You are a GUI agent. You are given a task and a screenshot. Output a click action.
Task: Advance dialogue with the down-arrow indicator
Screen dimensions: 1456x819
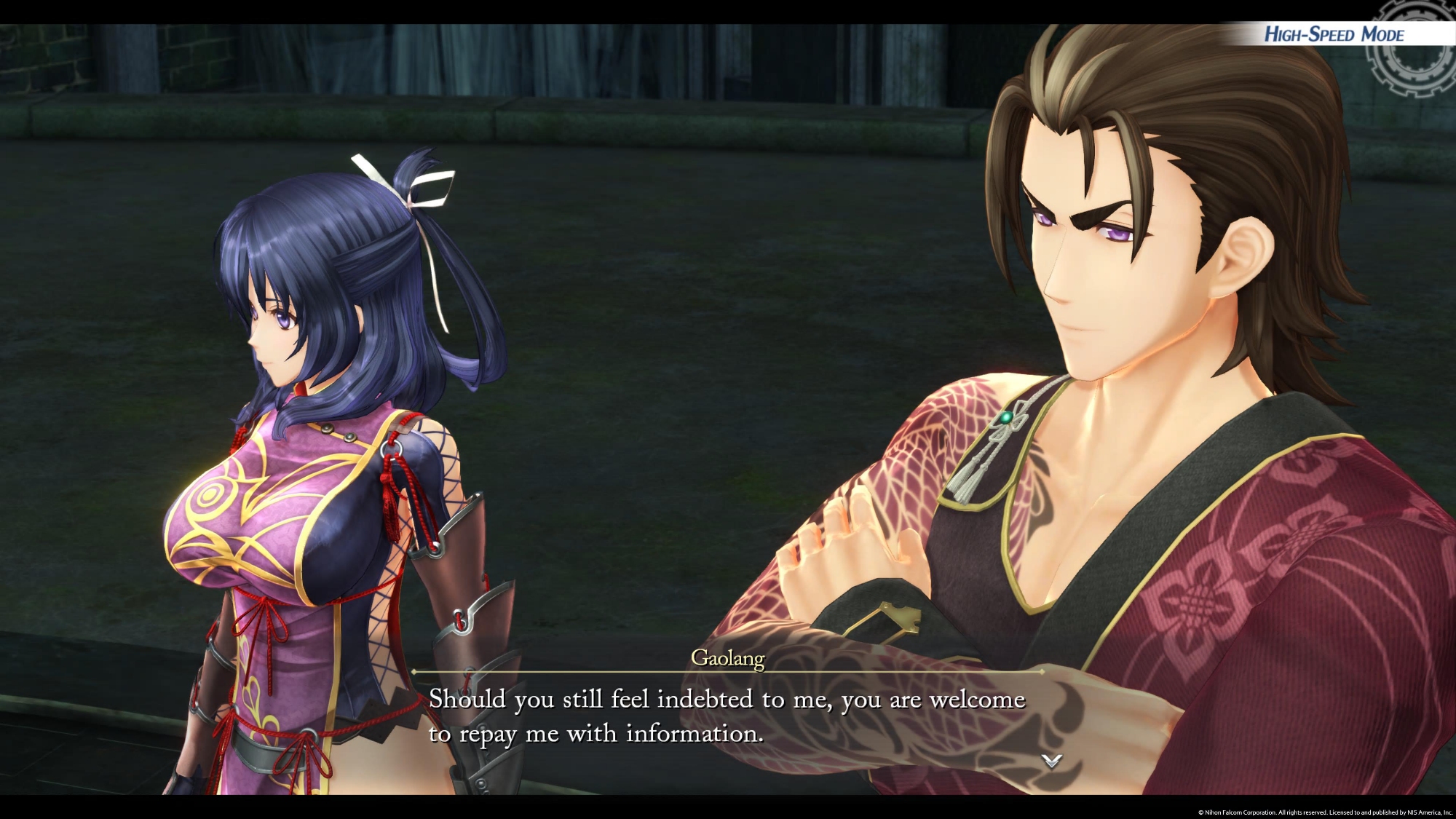(1051, 761)
